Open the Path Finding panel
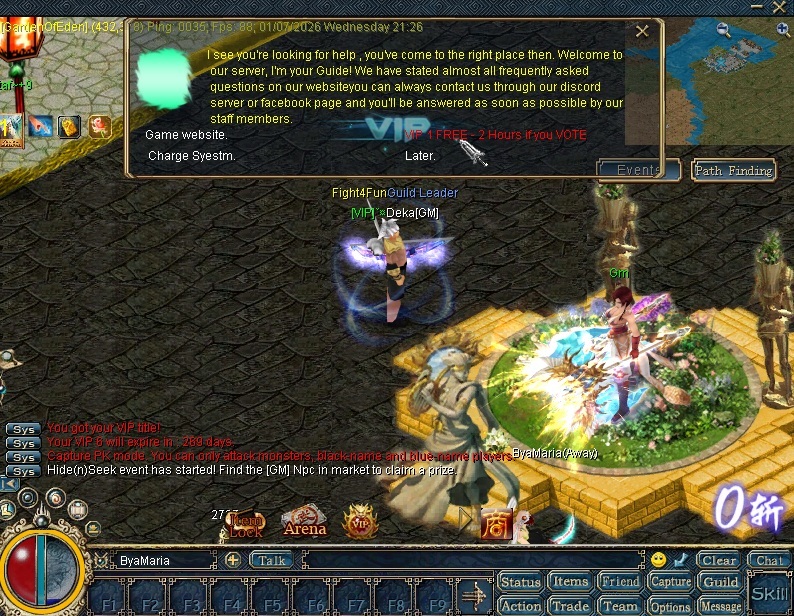794x616 pixels. tap(733, 170)
